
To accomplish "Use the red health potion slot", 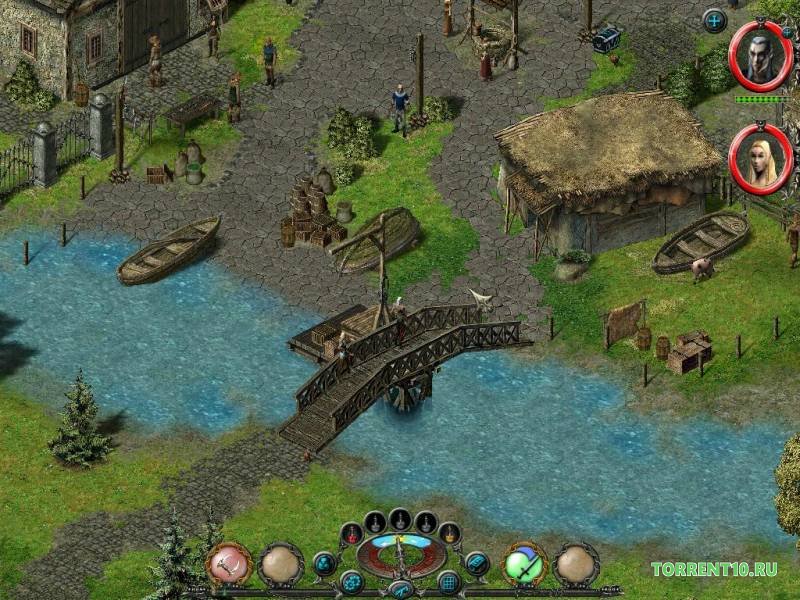I will click(350, 533).
